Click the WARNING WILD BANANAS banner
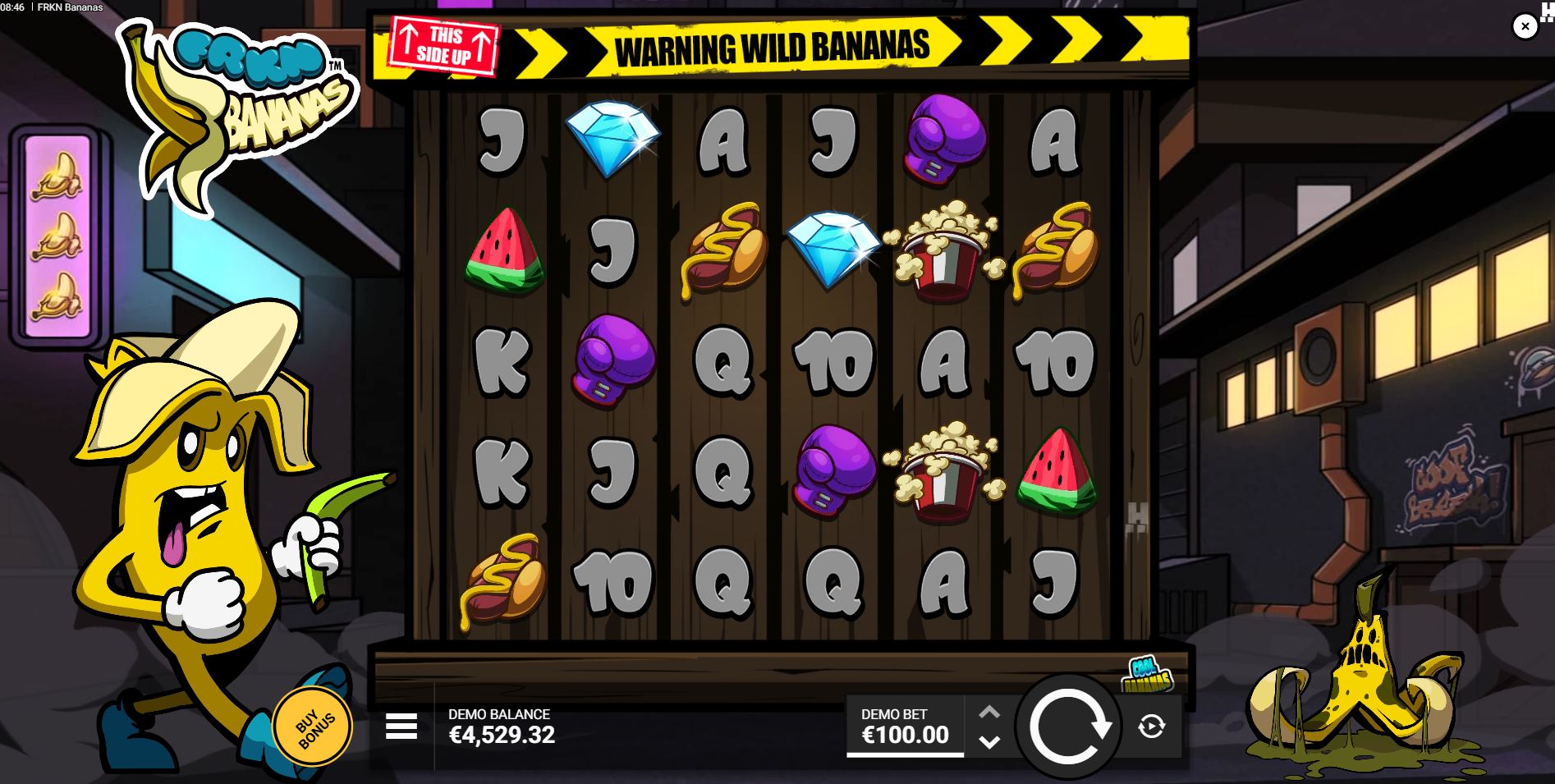 click(x=776, y=48)
